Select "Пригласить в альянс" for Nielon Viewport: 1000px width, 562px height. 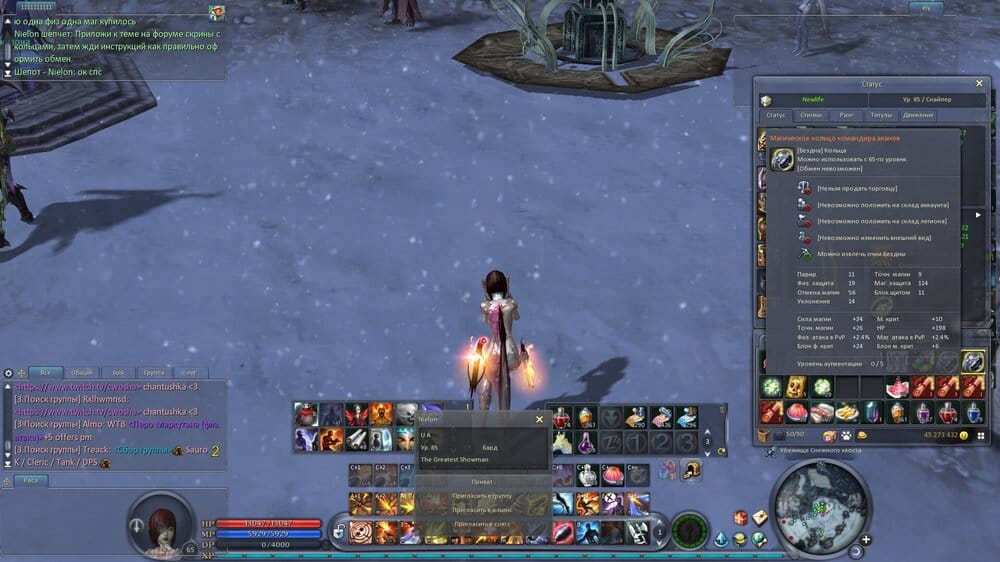tap(480, 510)
